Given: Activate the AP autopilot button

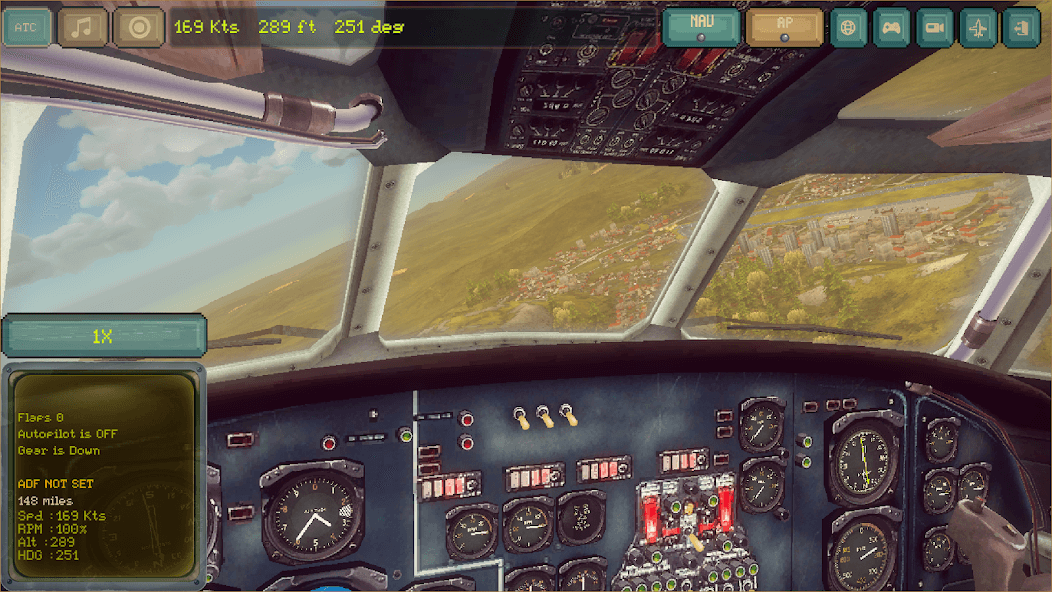Looking at the screenshot, I should tap(785, 27).
